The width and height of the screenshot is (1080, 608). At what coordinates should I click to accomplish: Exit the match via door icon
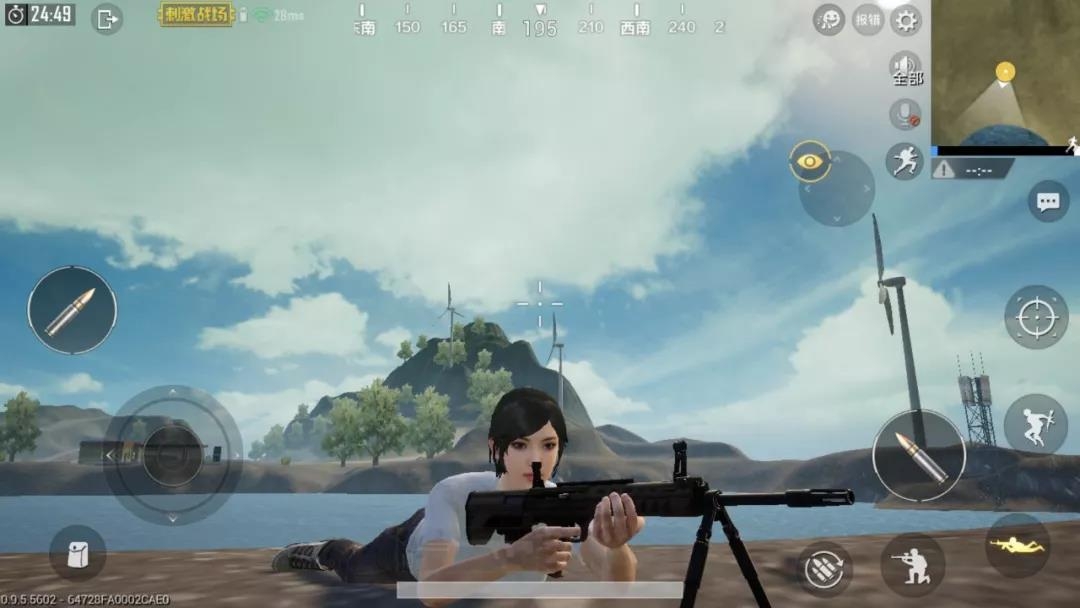click(107, 18)
